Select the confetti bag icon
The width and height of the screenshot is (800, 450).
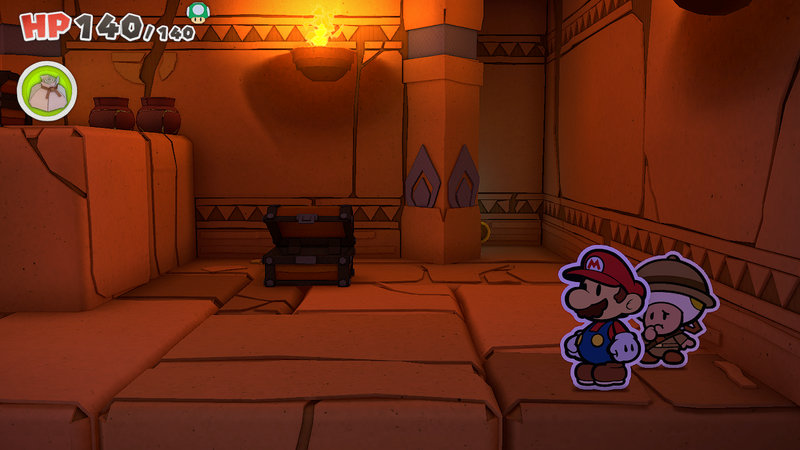click(x=46, y=91)
